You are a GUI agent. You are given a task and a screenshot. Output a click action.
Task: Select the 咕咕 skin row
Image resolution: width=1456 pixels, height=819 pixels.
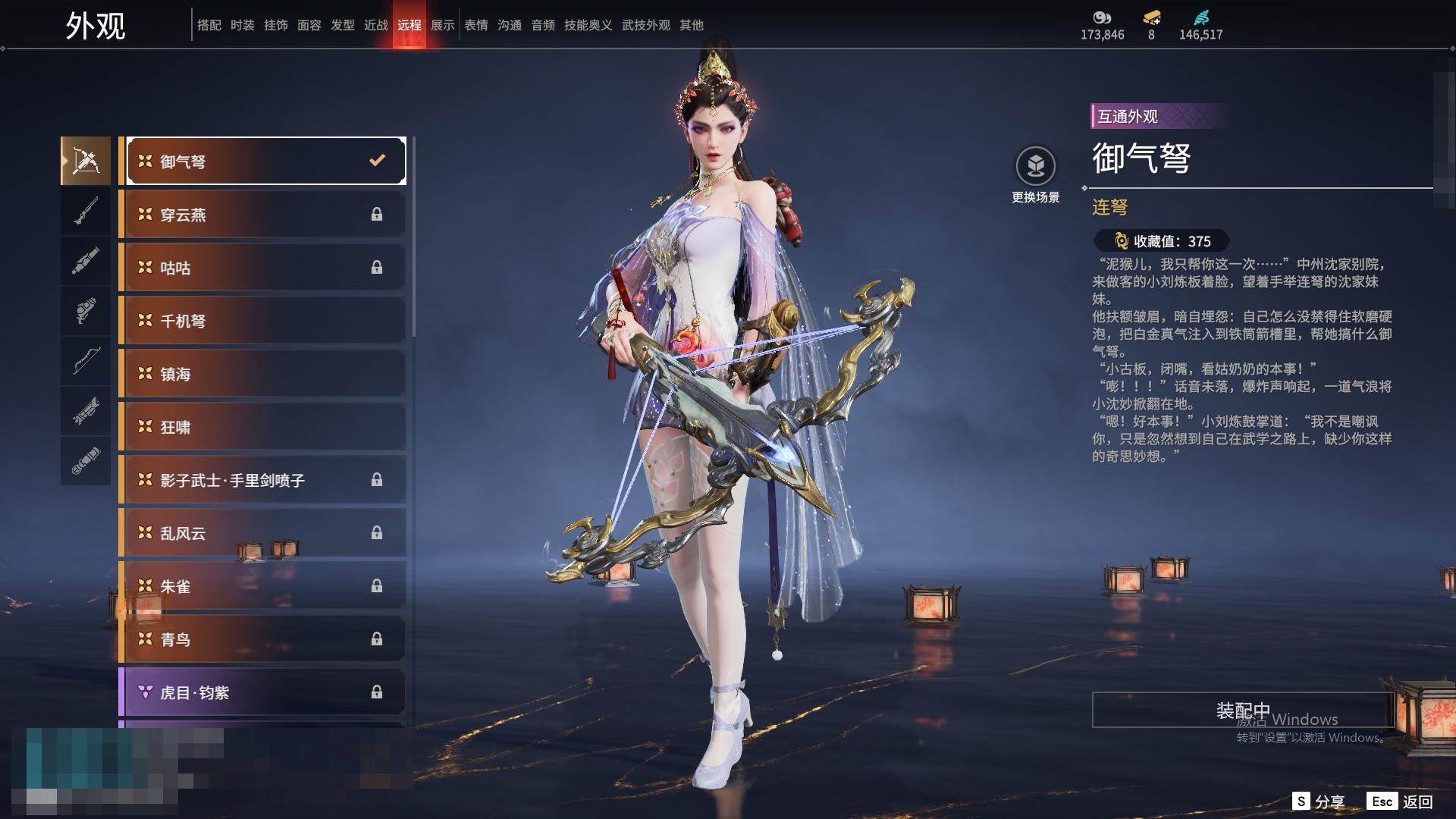pyautogui.click(x=262, y=268)
